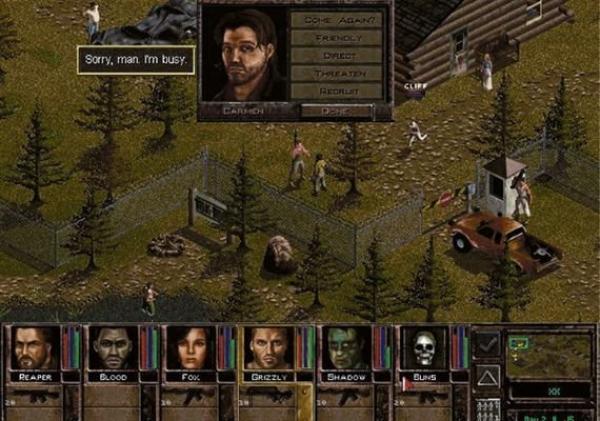
Task: Click the Recruit option for Carmen
Action: 336,91
